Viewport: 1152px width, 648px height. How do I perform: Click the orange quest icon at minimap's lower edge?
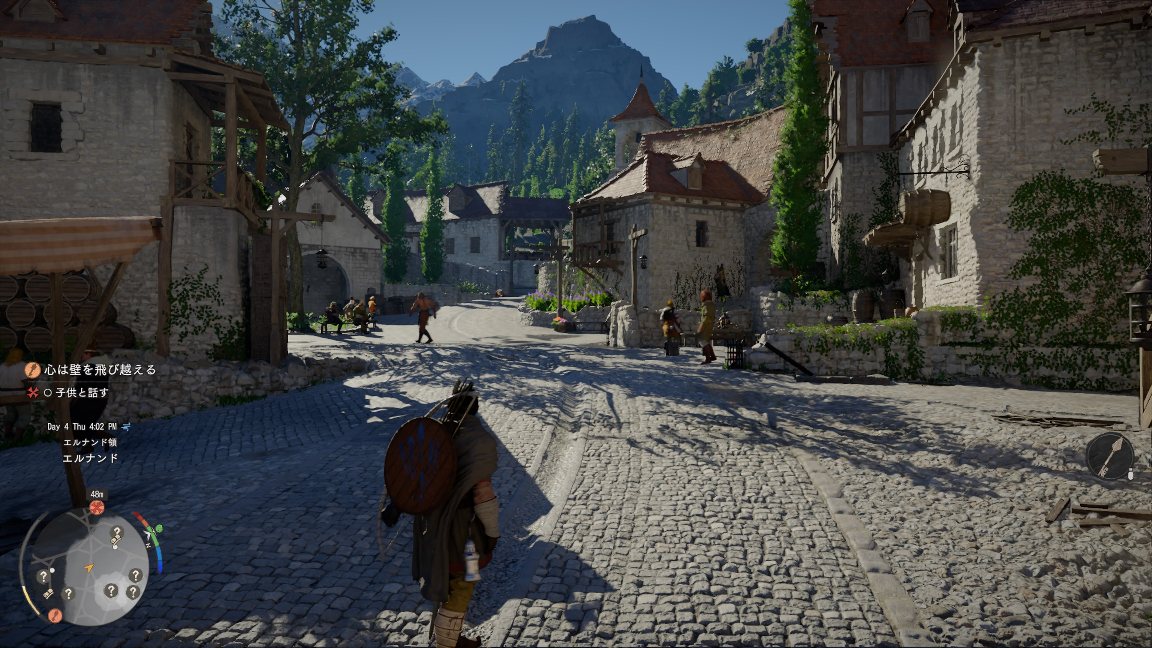click(x=55, y=615)
